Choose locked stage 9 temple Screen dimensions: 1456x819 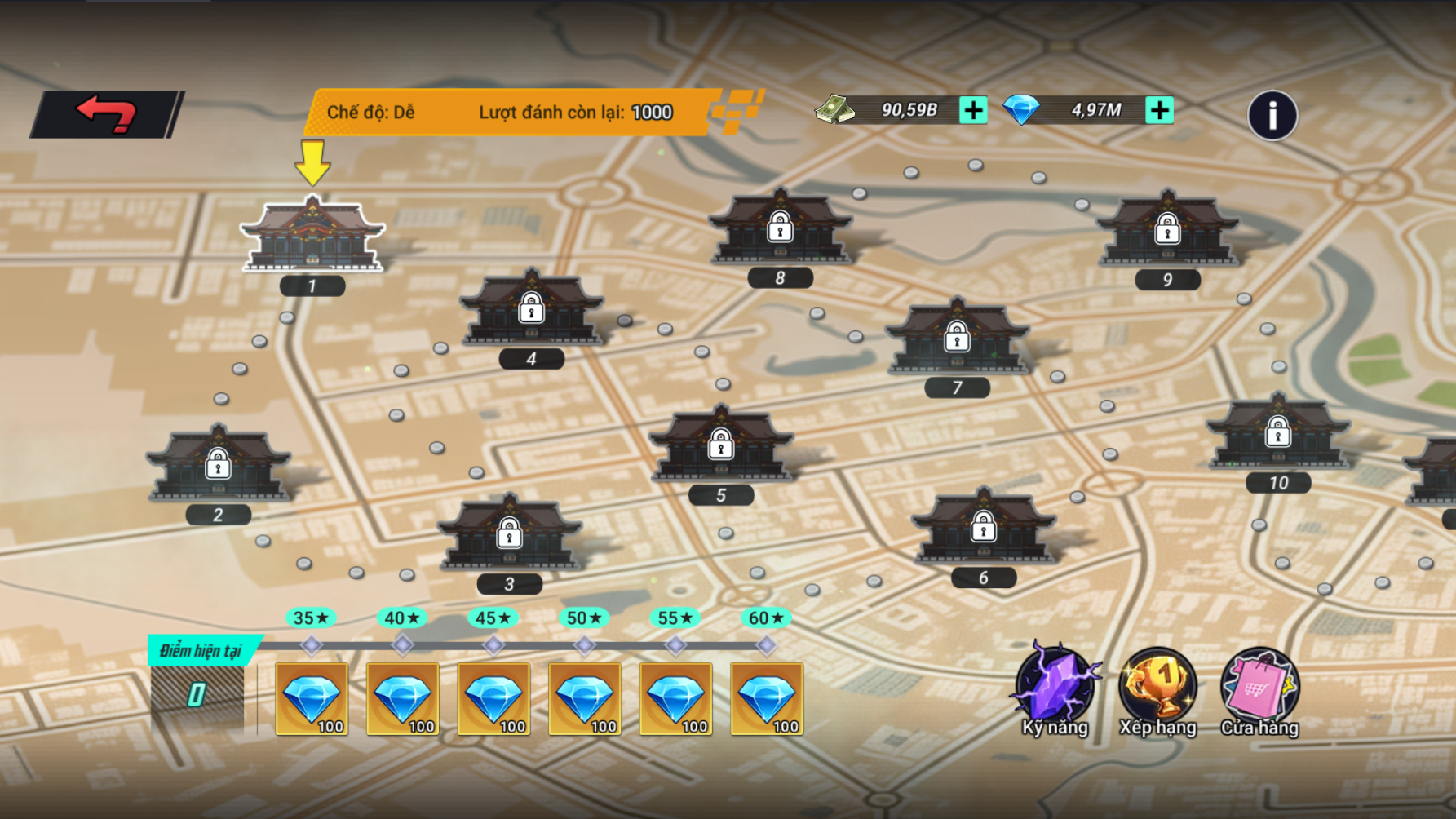1167,229
